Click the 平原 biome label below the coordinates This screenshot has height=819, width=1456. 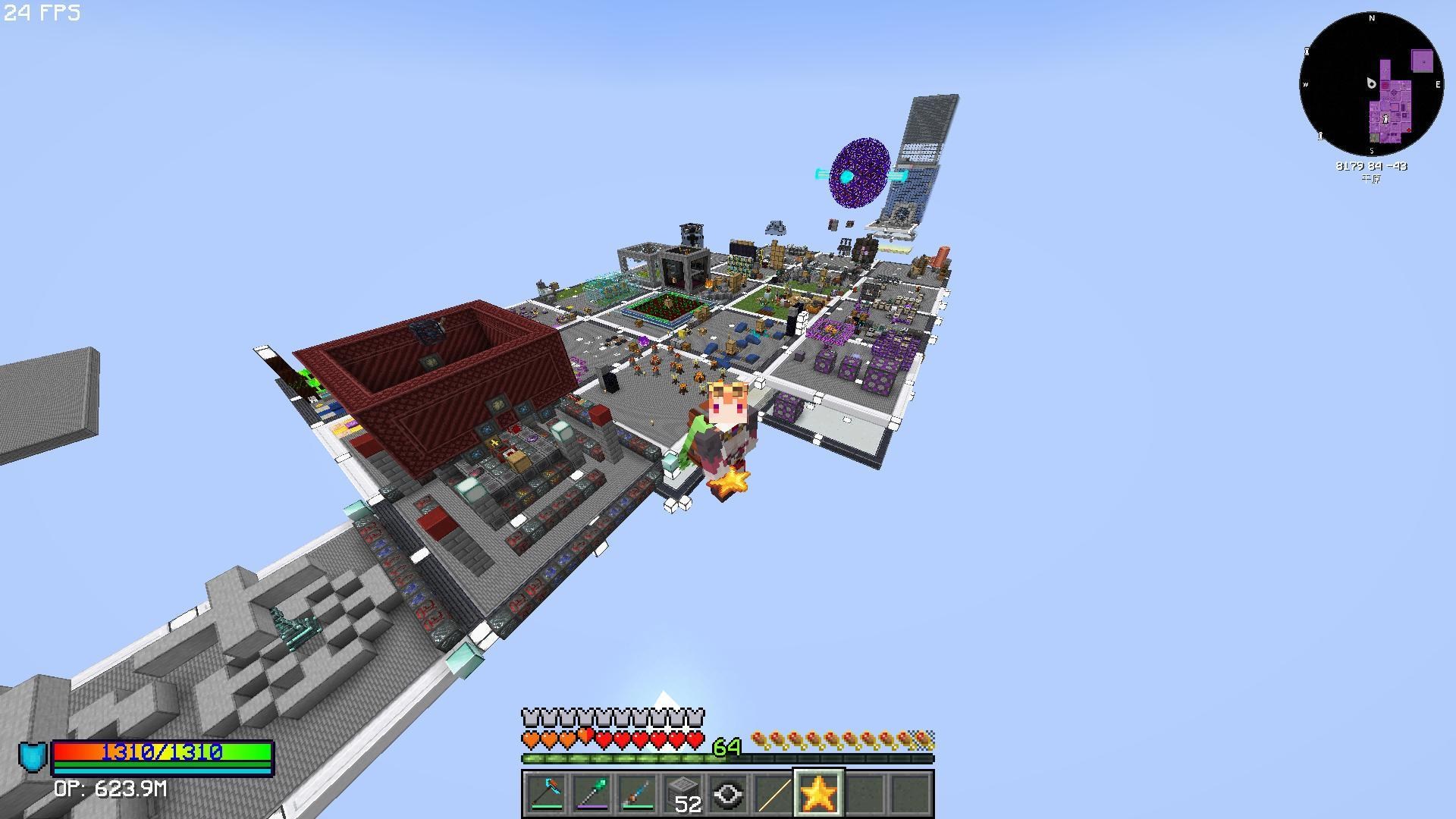1371,179
